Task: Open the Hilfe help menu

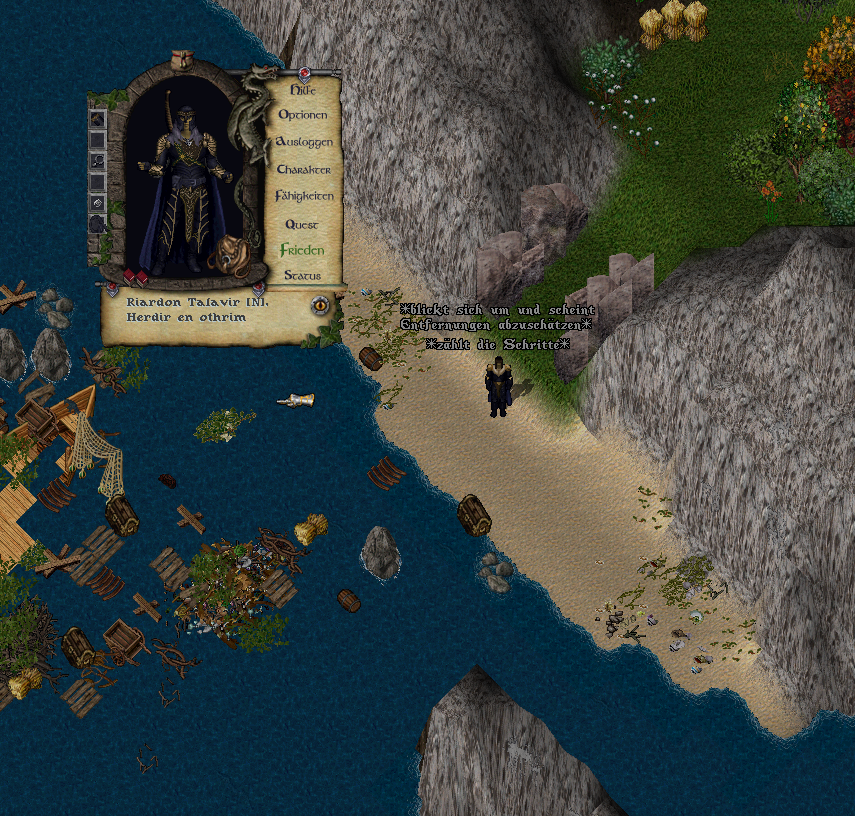Action: point(303,89)
